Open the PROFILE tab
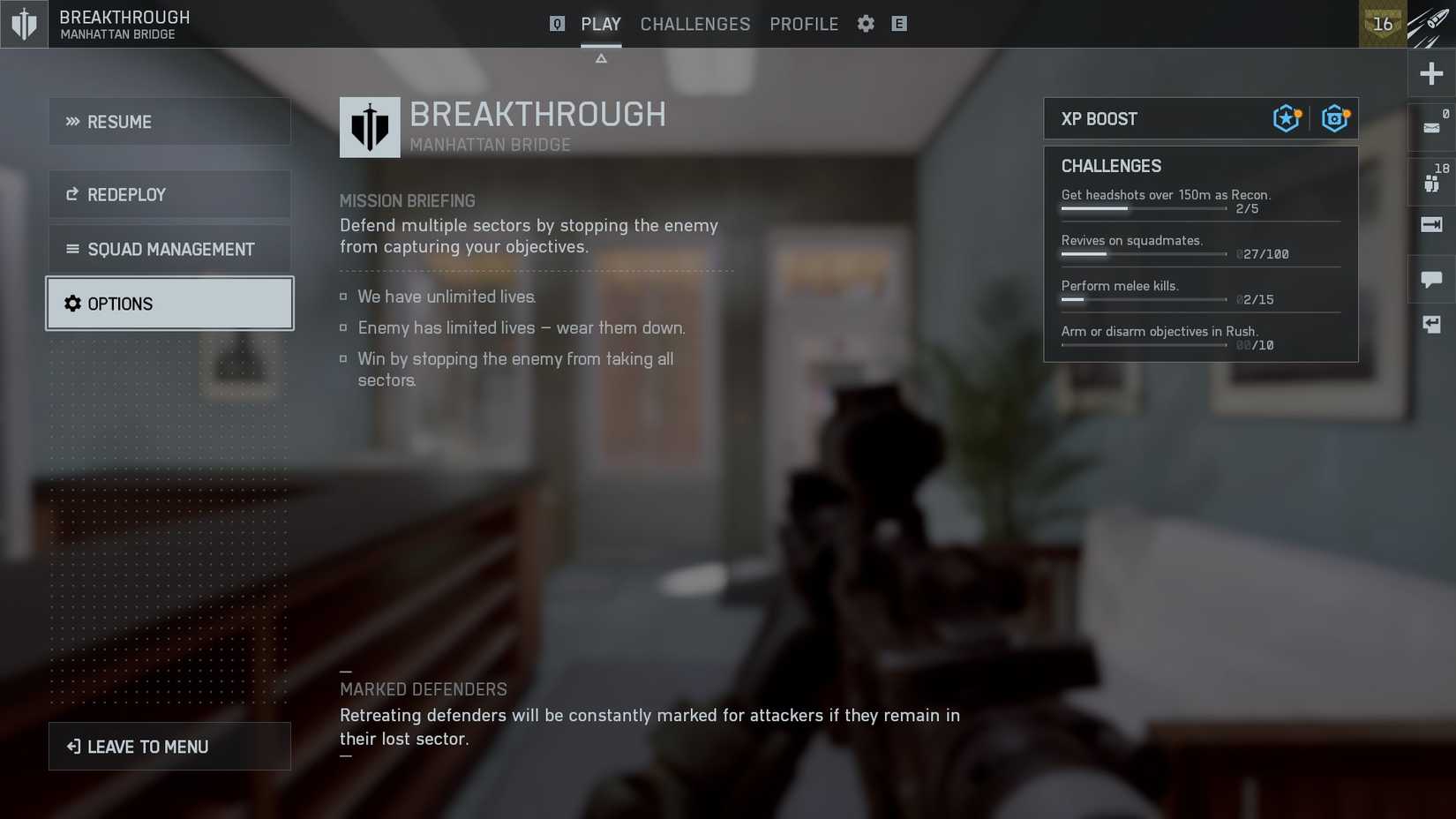The width and height of the screenshot is (1456, 819). (x=804, y=24)
